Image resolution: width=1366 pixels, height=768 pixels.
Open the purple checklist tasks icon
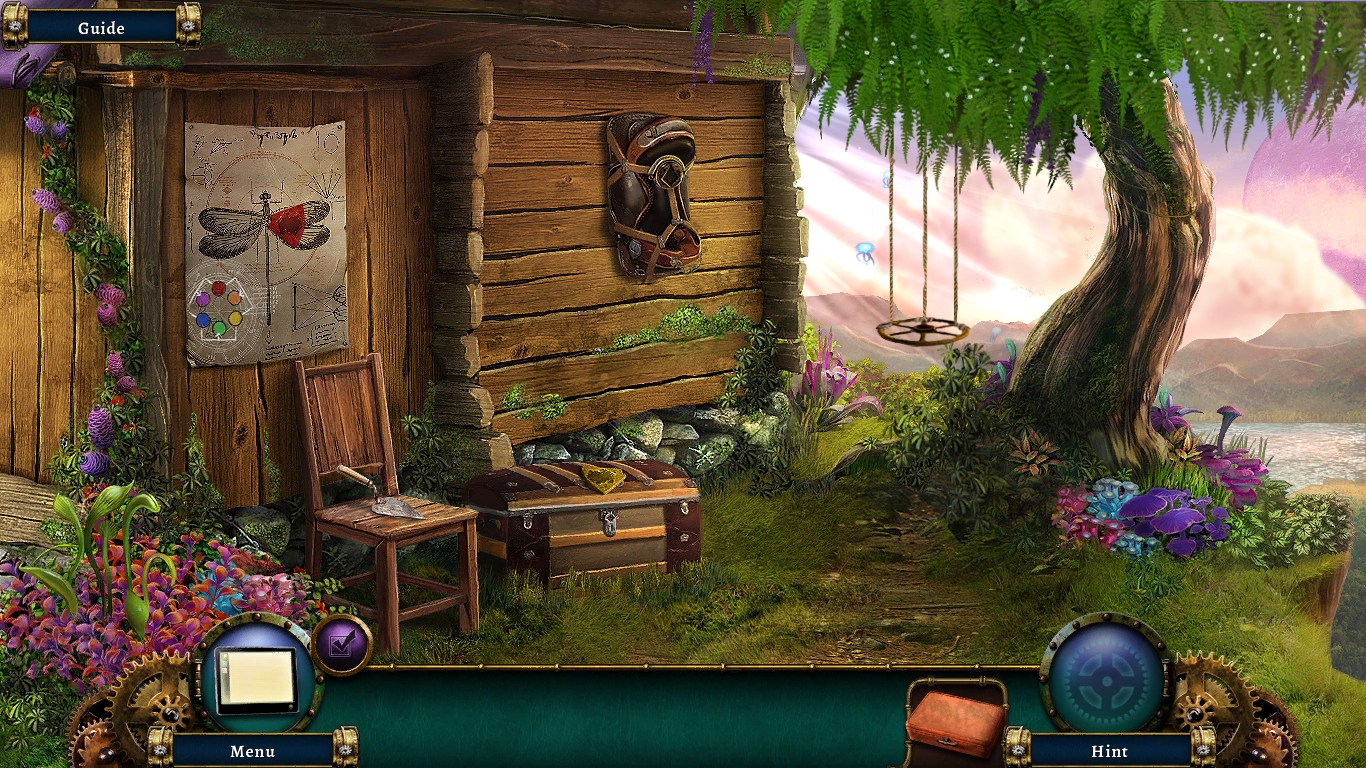[342, 644]
